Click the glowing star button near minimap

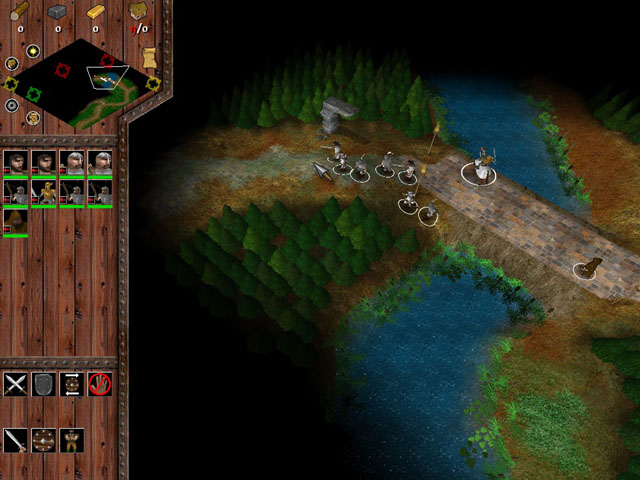pos(32,50)
